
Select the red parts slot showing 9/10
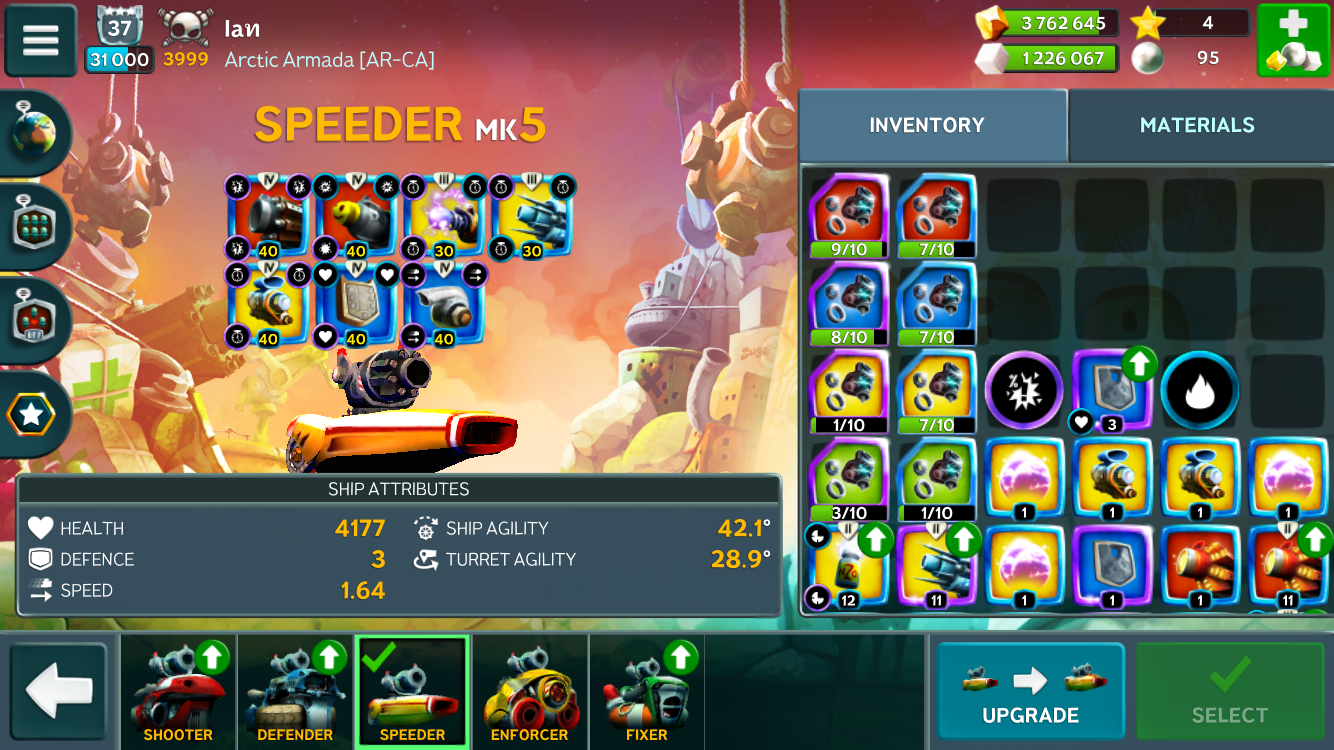point(848,215)
